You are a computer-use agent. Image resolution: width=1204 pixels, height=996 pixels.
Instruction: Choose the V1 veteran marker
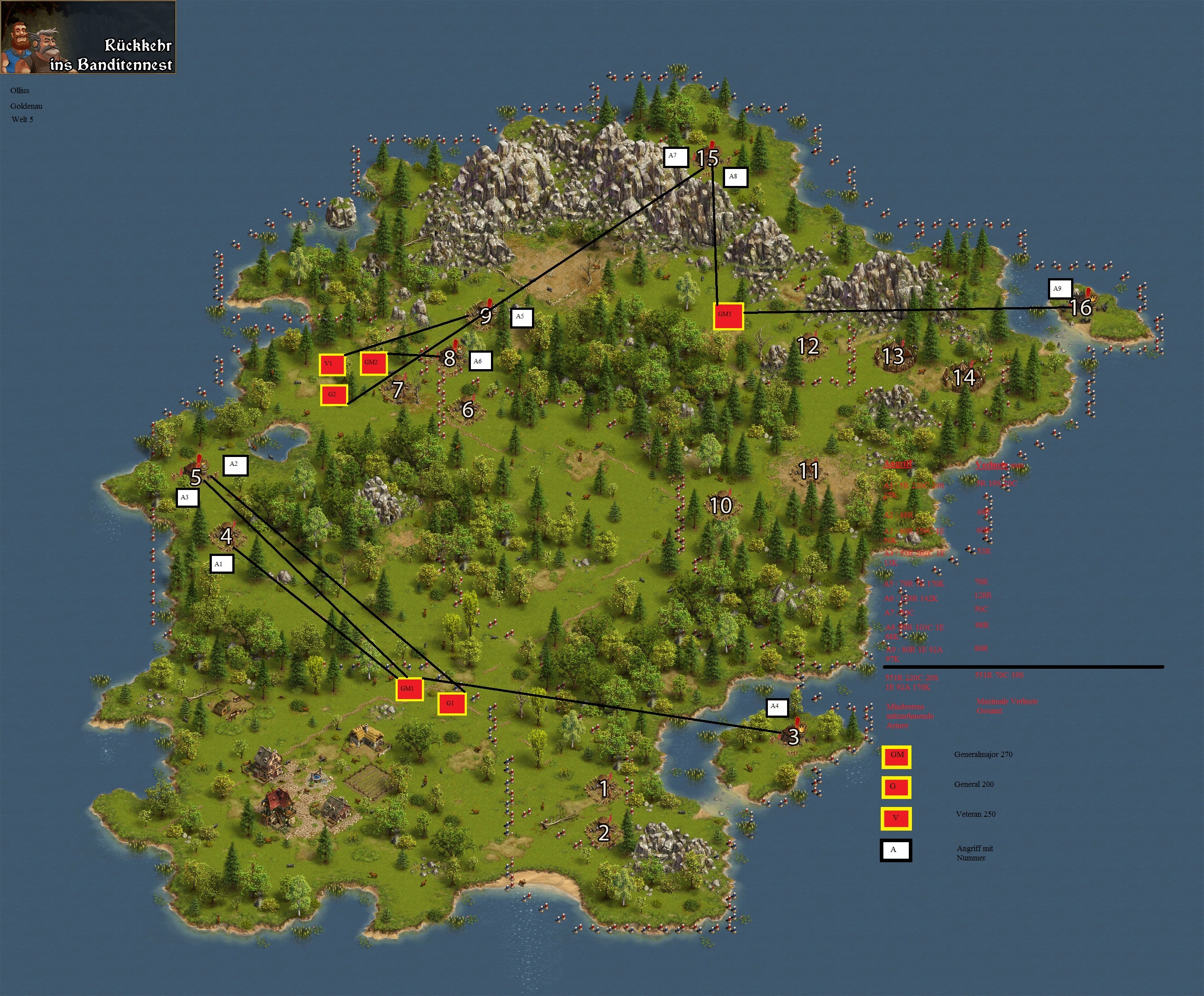pyautogui.click(x=332, y=365)
